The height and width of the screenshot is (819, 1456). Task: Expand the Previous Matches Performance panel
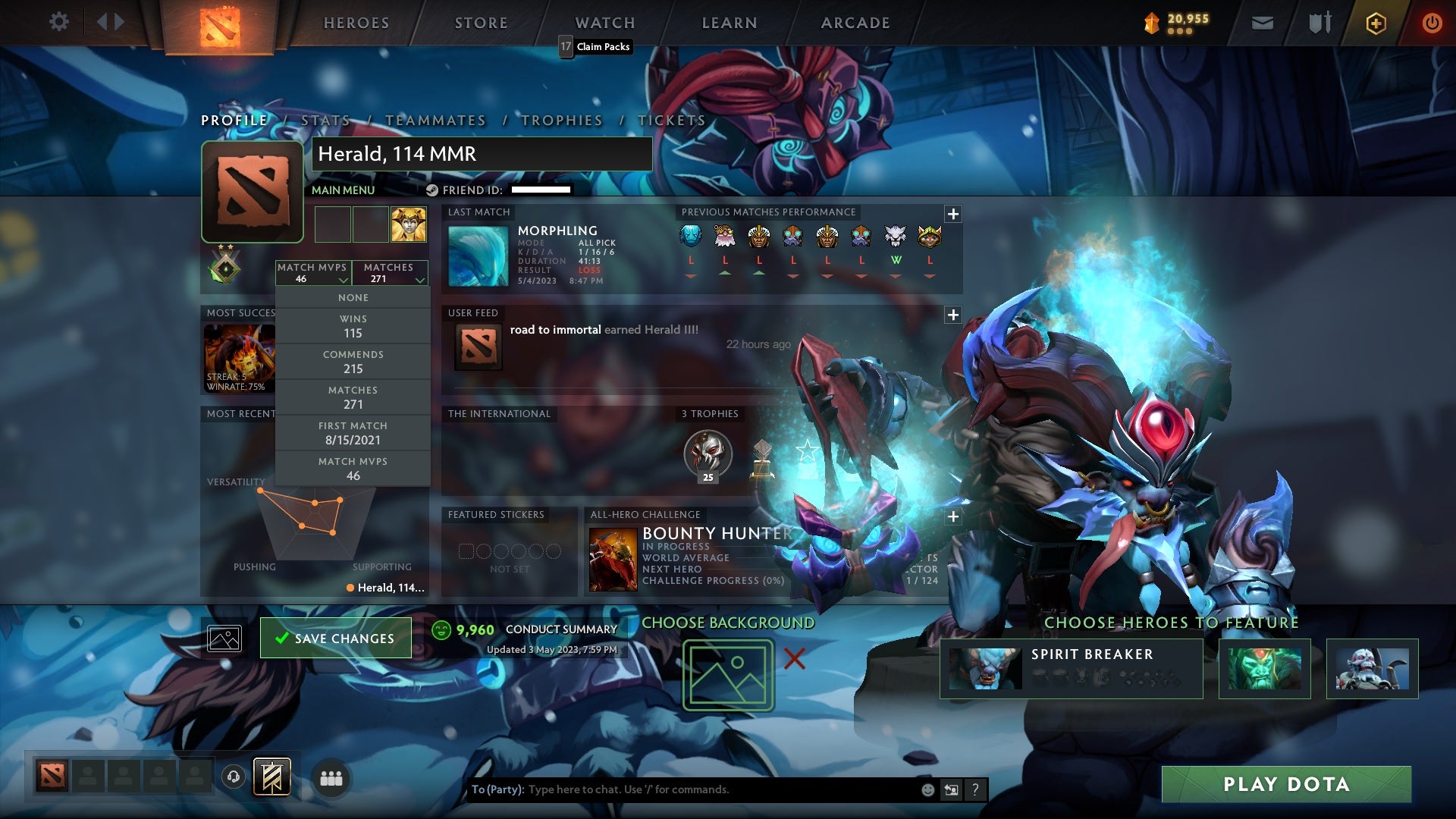click(x=953, y=215)
